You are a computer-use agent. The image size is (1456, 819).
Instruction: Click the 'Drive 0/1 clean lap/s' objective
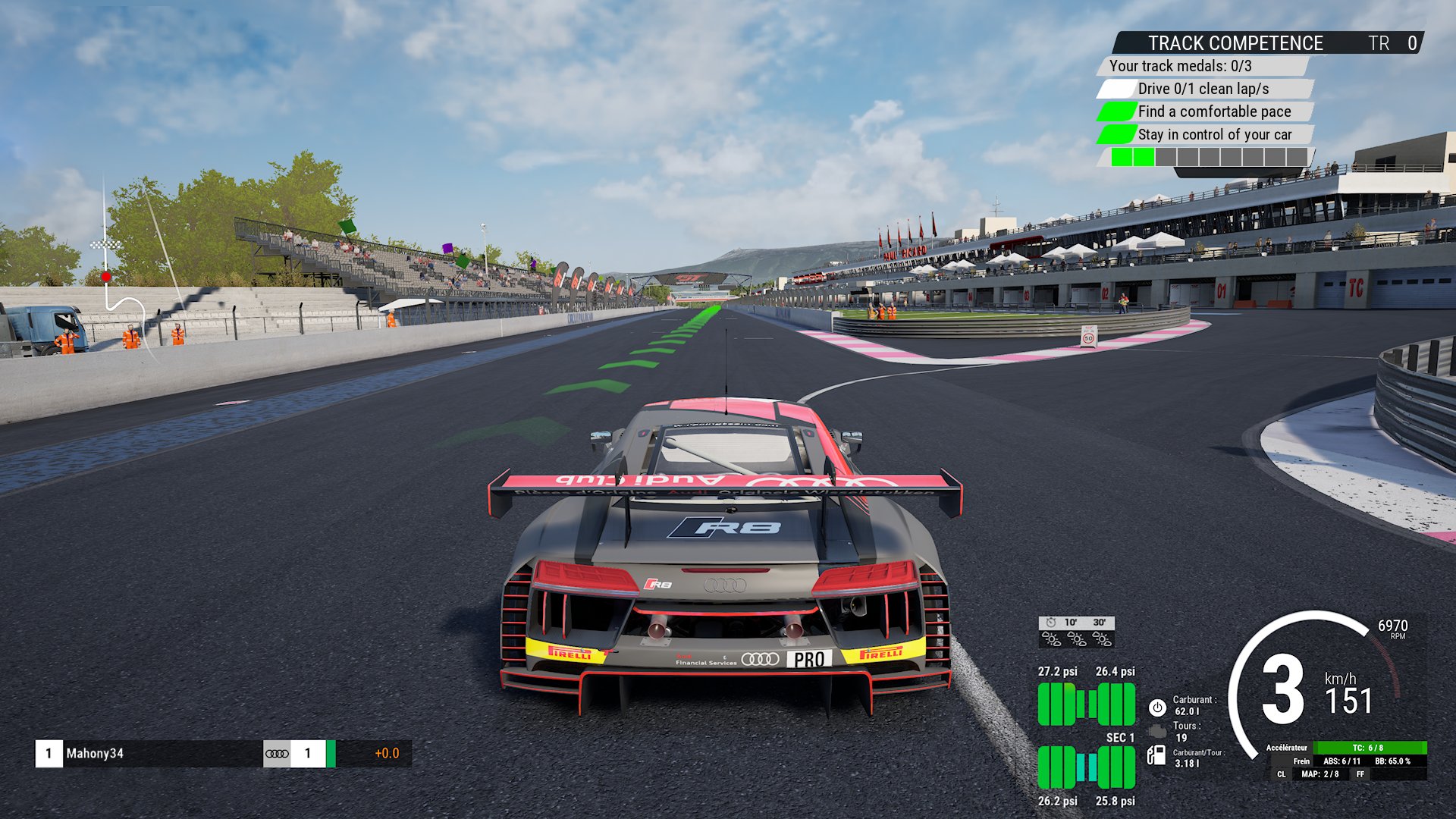(1203, 89)
